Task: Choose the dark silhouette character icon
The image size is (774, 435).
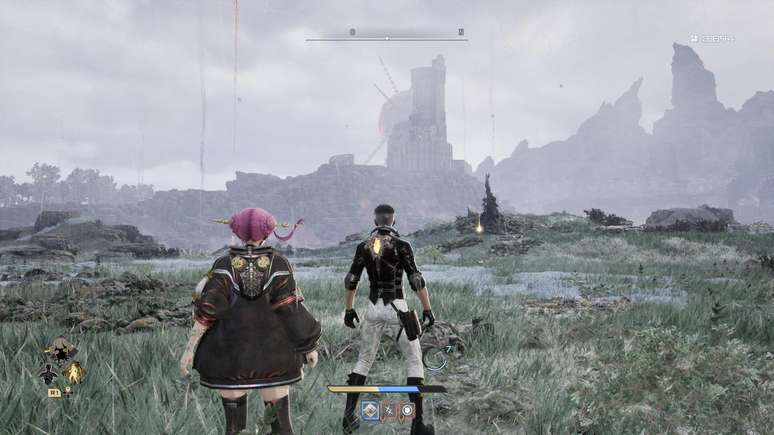Action: click(x=47, y=373)
